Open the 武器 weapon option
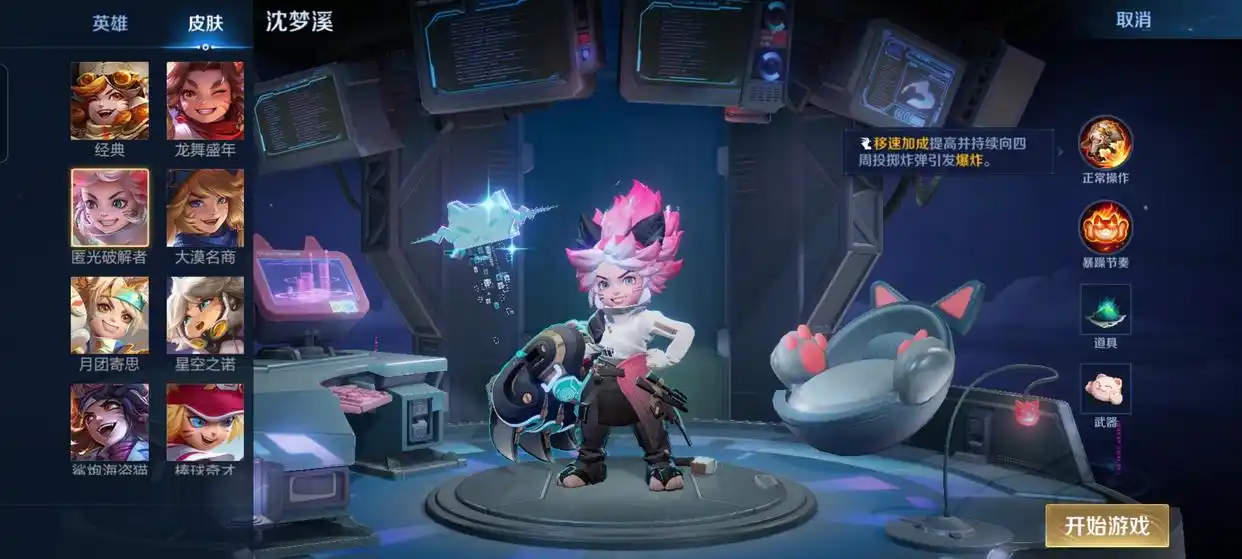 click(x=1105, y=389)
